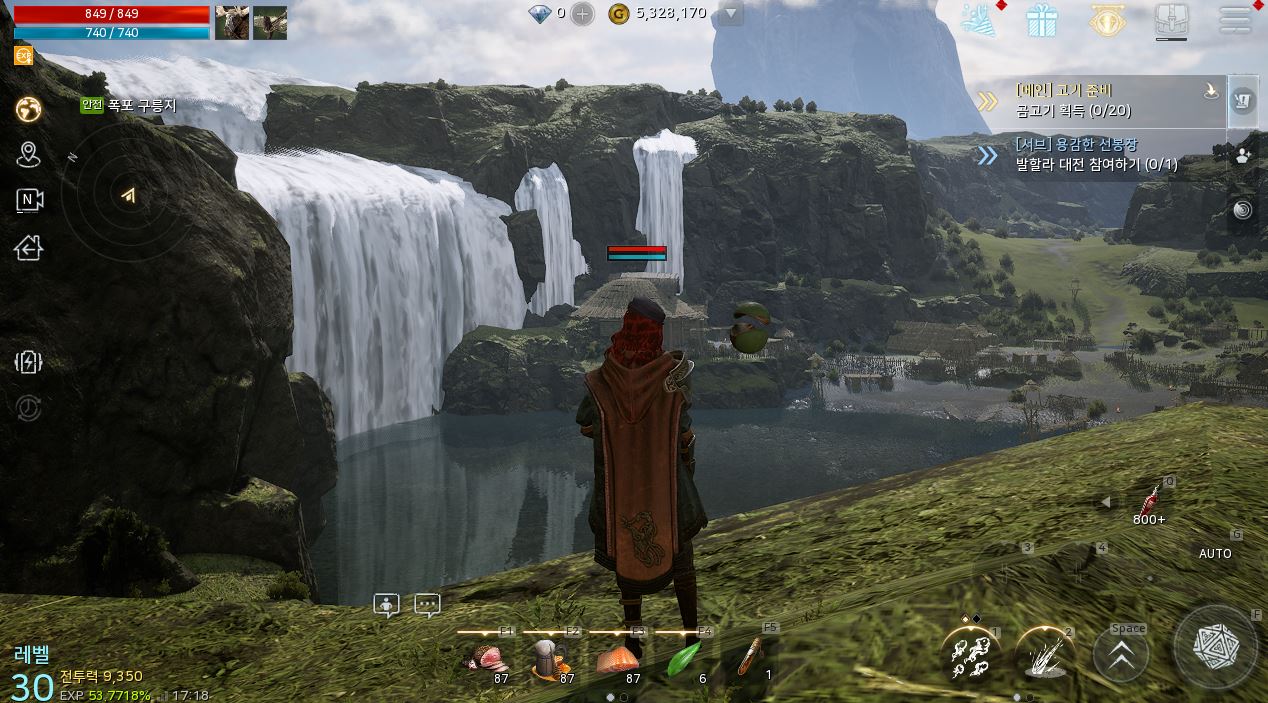The width and height of the screenshot is (1268, 703).
Task: Select the main quest 고기 준비 tracker
Action: pyautogui.click(x=1100, y=100)
